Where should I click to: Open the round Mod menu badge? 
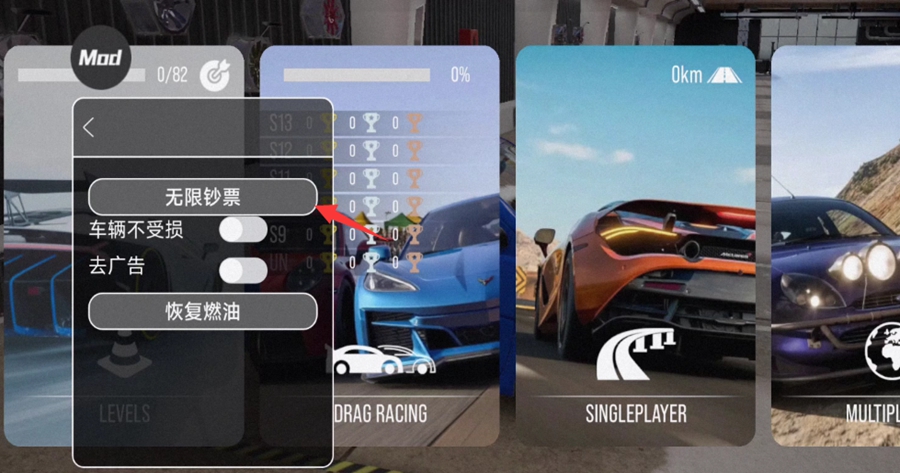pos(100,58)
